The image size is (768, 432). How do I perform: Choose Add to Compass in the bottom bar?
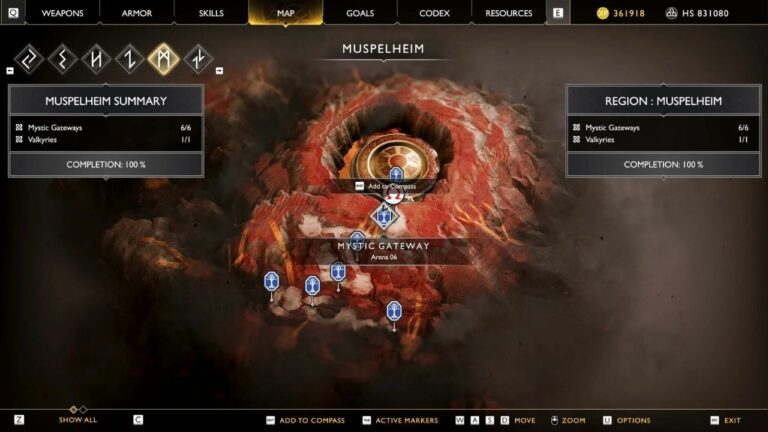pos(311,420)
